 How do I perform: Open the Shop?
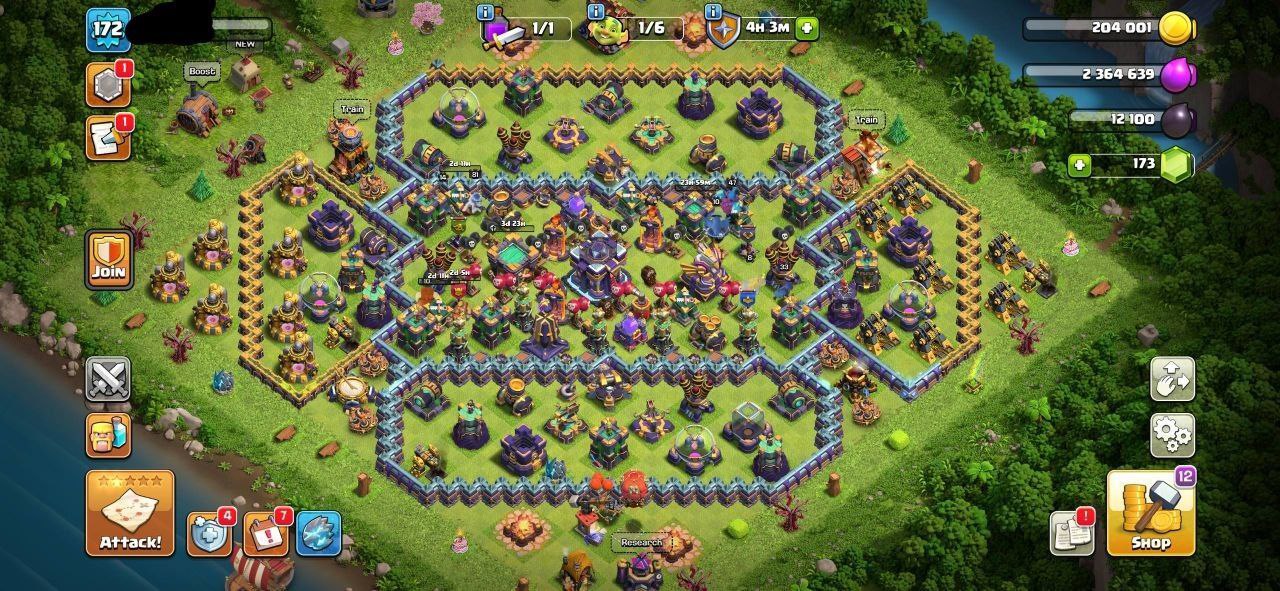click(x=1150, y=514)
